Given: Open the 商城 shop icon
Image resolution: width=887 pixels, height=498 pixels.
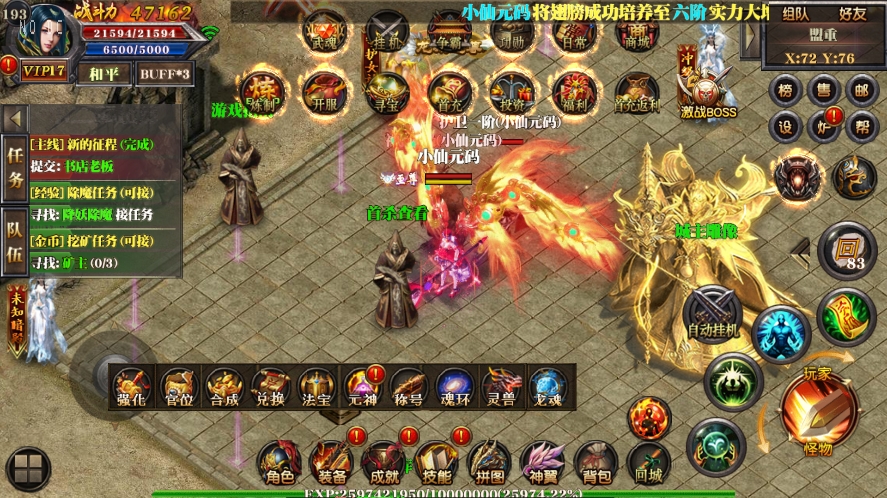Looking at the screenshot, I should tap(637, 31).
